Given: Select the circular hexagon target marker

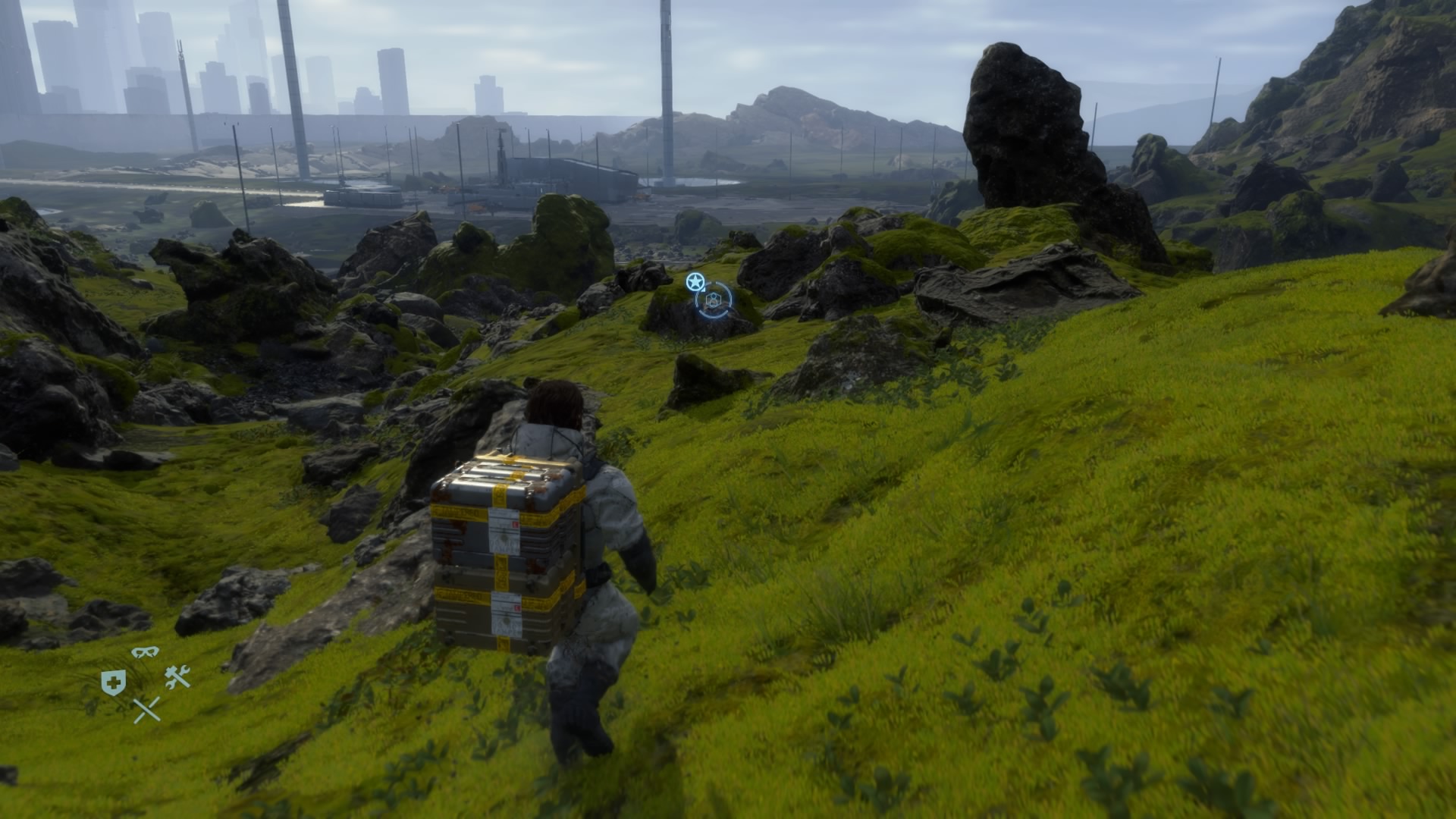Looking at the screenshot, I should [713, 301].
